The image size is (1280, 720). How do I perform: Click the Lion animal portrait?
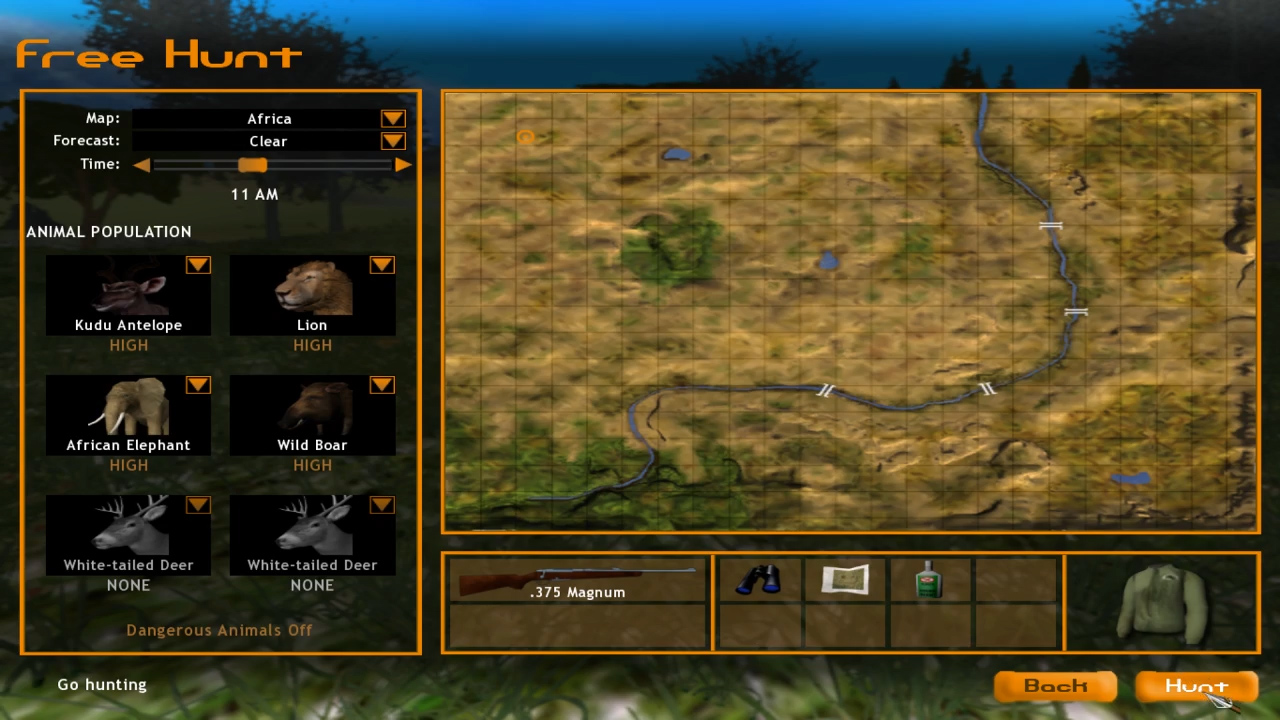coord(312,290)
